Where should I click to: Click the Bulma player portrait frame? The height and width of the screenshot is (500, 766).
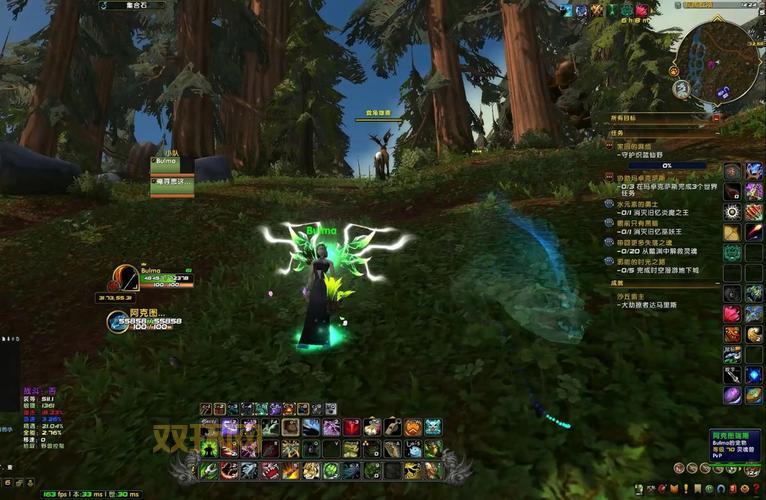(126, 277)
